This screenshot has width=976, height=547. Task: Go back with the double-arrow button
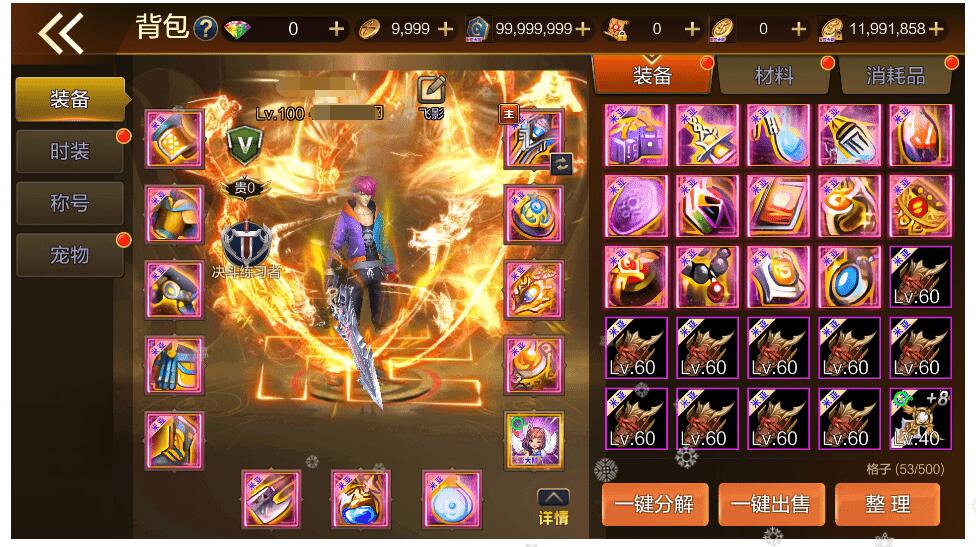click(x=60, y=32)
